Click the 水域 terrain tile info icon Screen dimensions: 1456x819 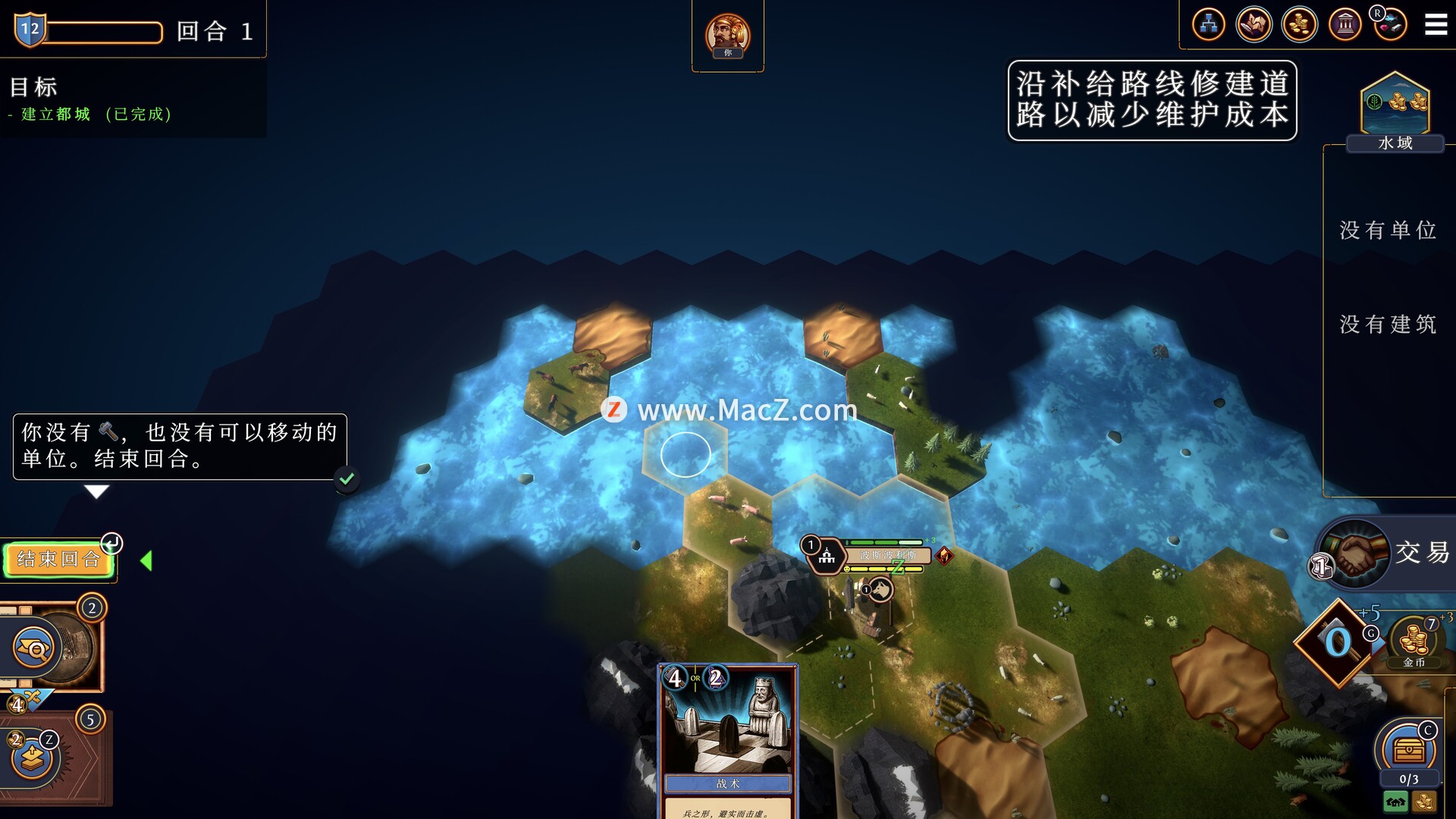click(x=1395, y=106)
